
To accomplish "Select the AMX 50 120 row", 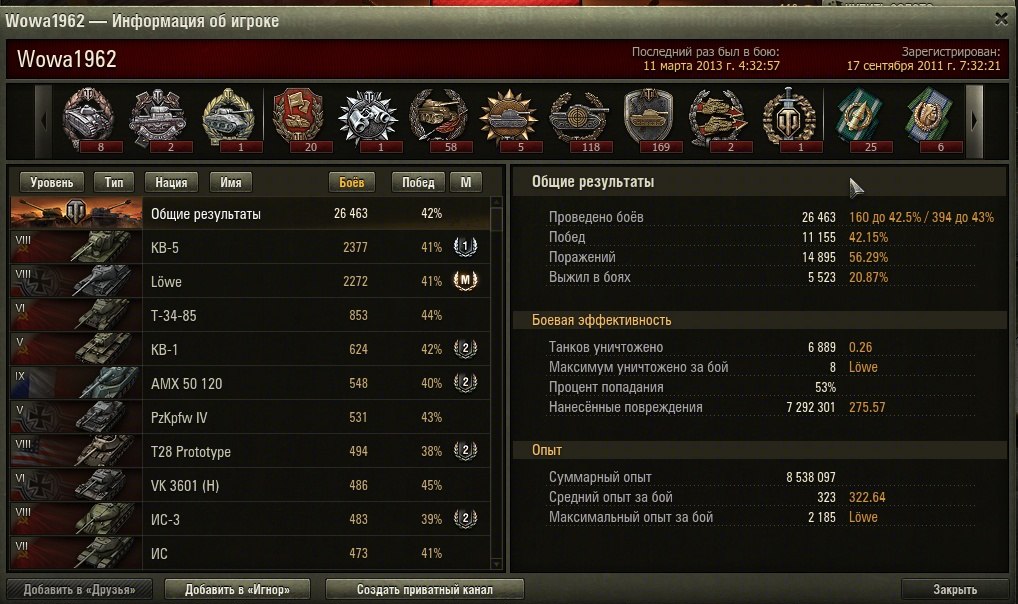I will tap(250, 383).
